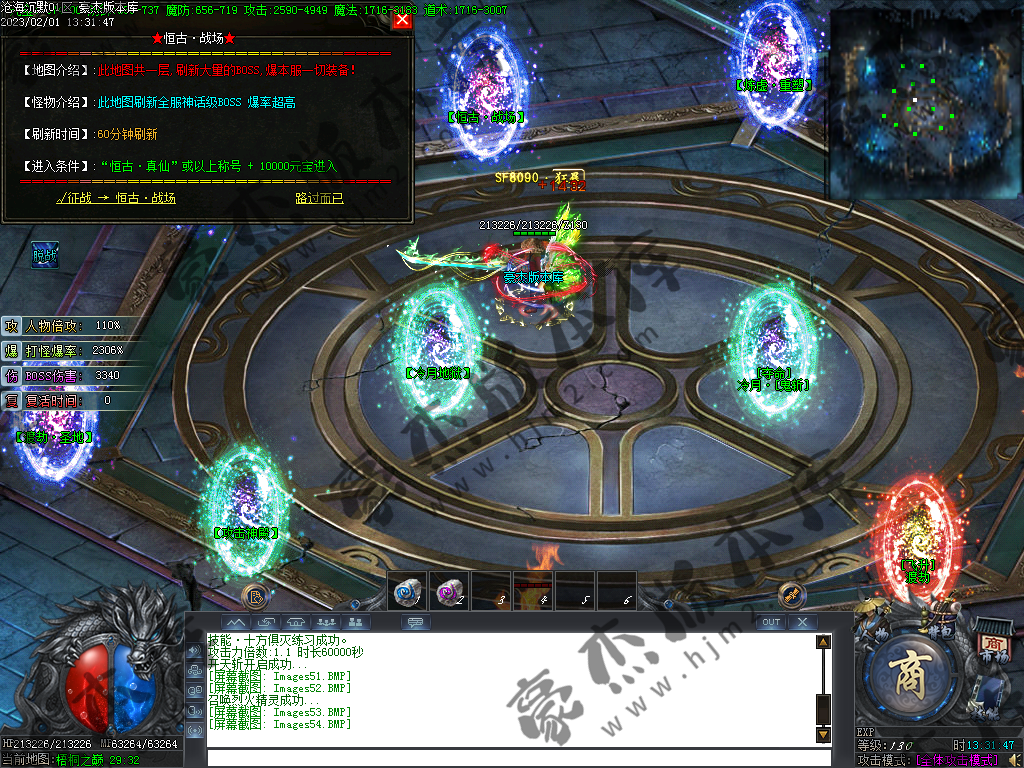Image resolution: width=1024 pixels, height=768 pixels.
Task: Open the minimap in the corner
Action: click(x=923, y=98)
